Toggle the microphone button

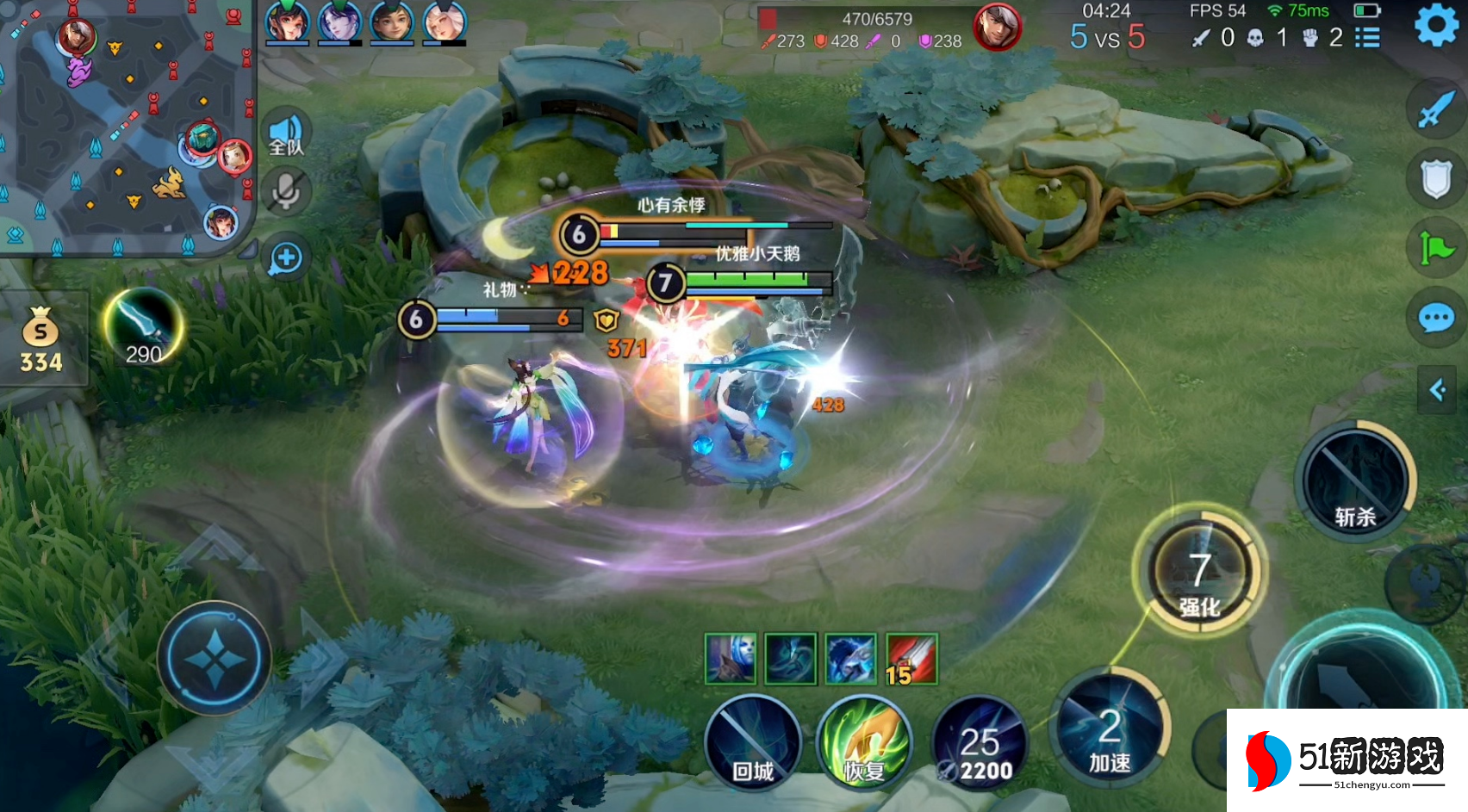[286, 192]
